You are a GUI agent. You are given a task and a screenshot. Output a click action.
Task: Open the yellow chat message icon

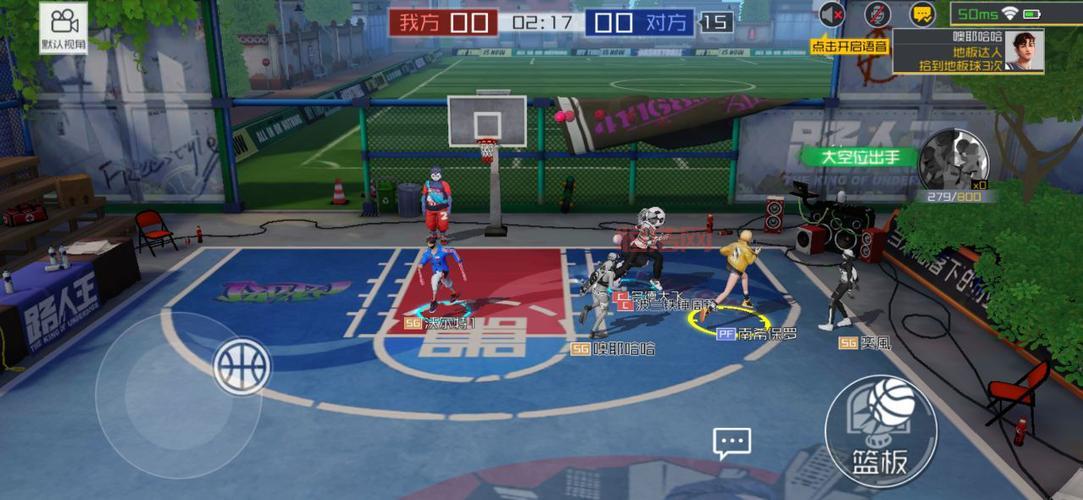point(922,14)
